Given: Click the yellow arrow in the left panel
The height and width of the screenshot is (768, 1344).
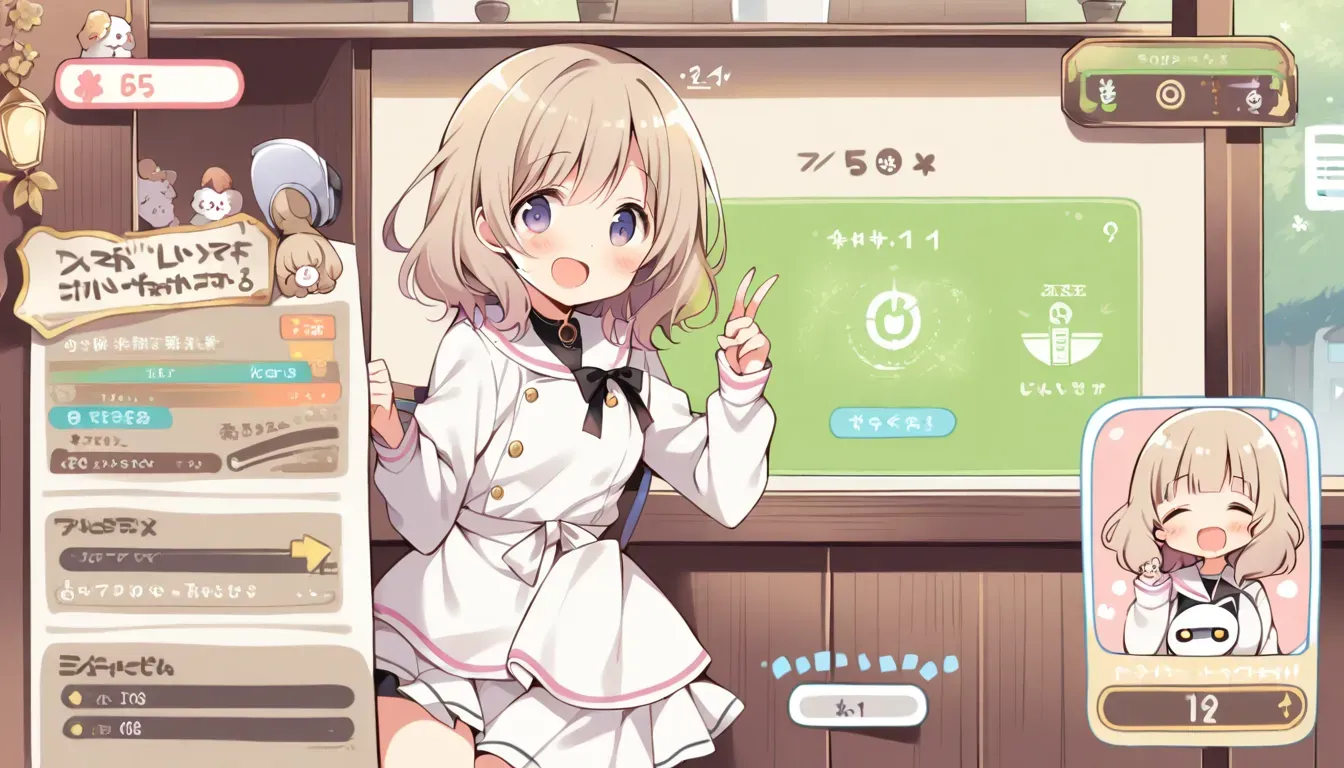Looking at the screenshot, I should (310, 552).
